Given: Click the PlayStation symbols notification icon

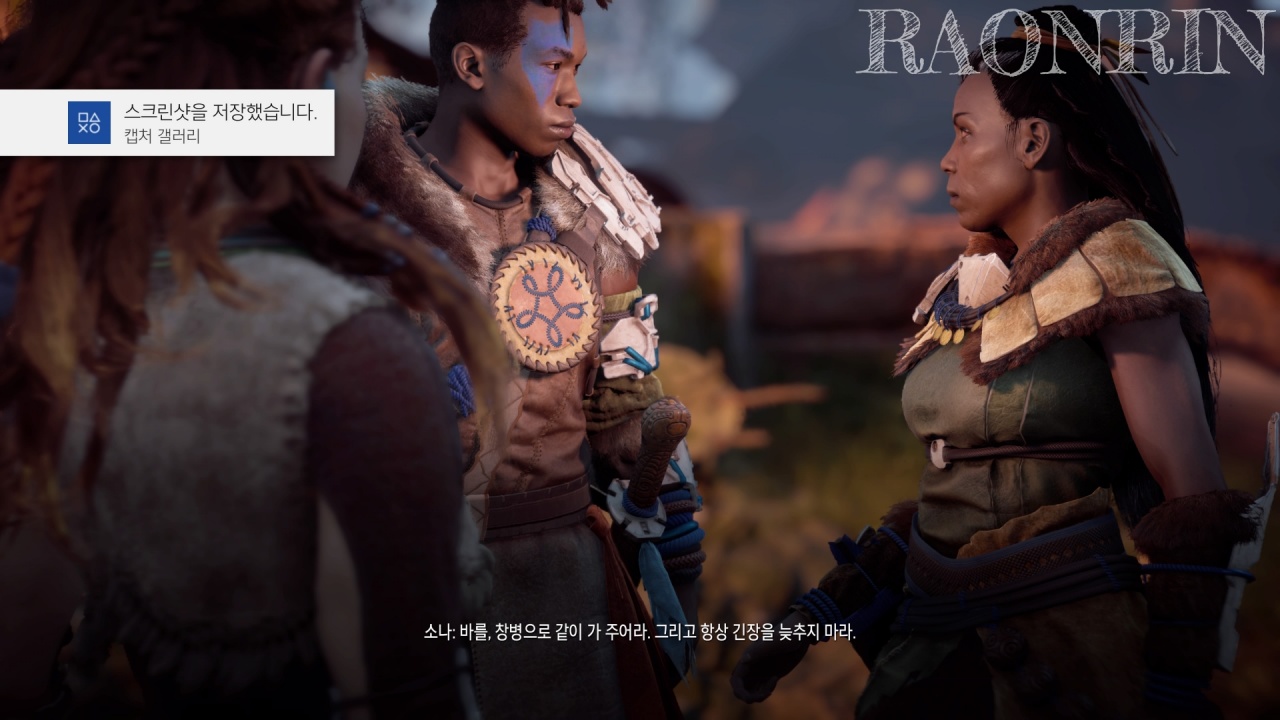Looking at the screenshot, I should point(89,123).
